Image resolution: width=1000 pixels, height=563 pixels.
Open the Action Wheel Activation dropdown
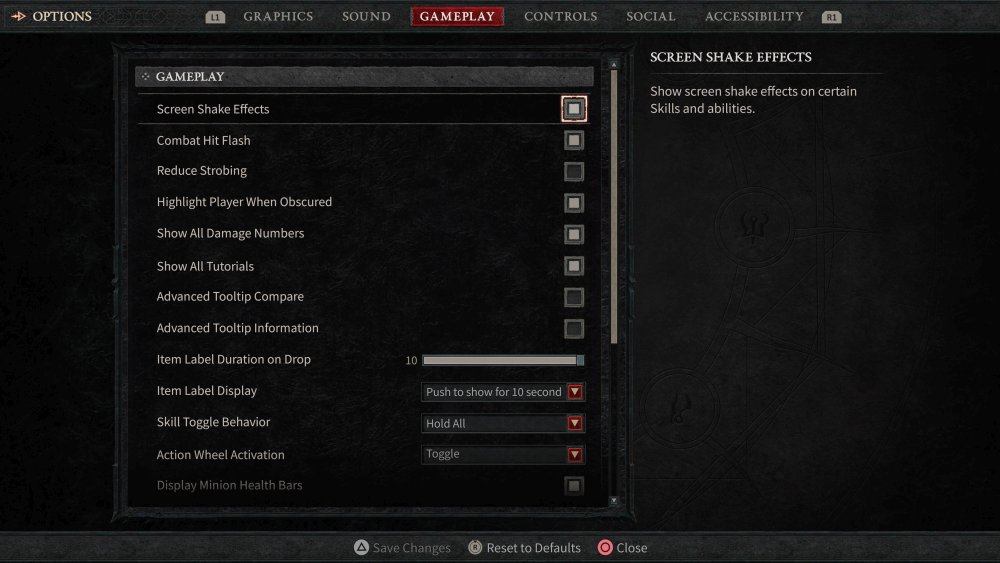point(503,454)
